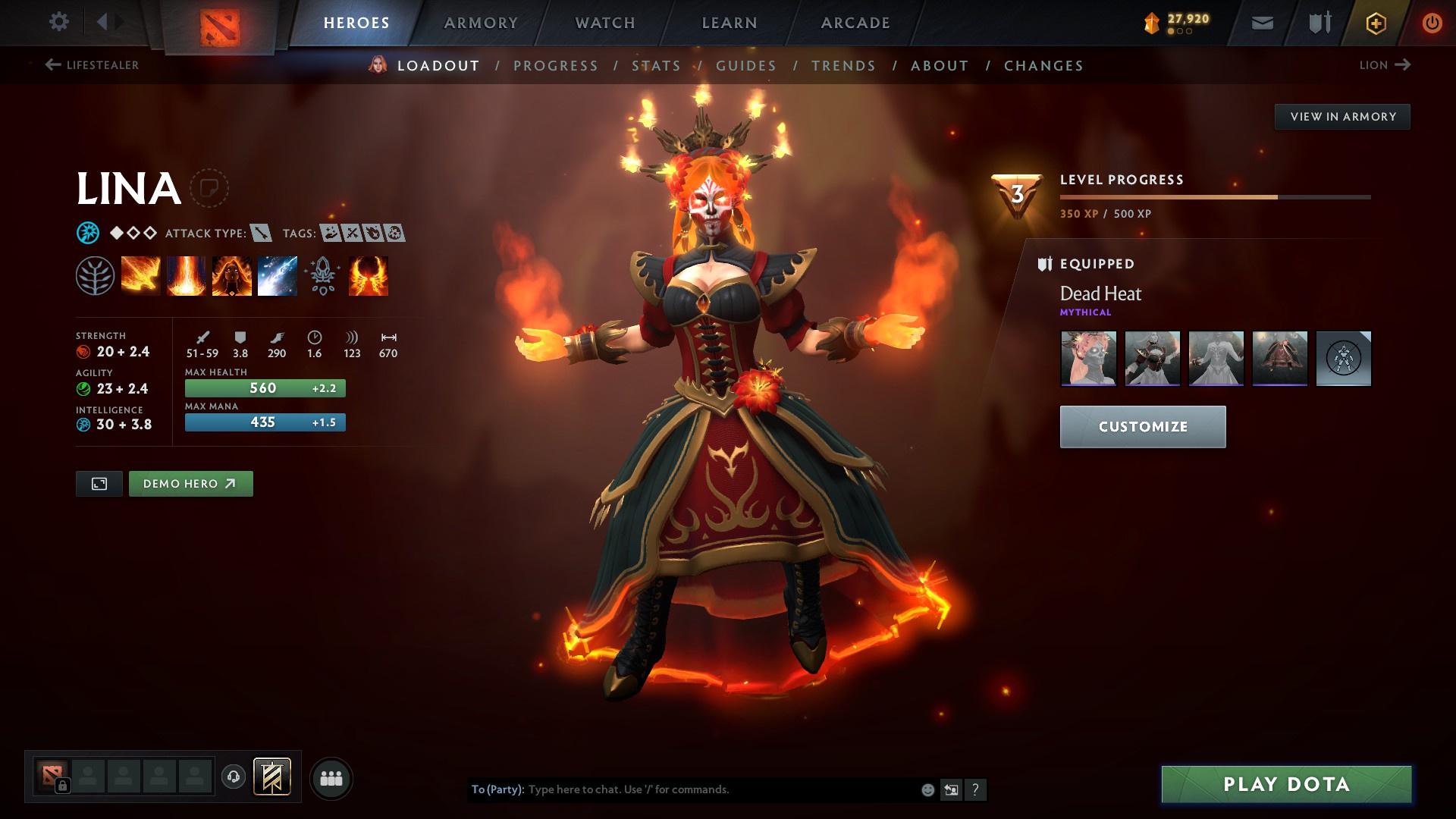Image resolution: width=1456 pixels, height=819 pixels.
Task: Open the Watch tab
Action: tap(605, 23)
